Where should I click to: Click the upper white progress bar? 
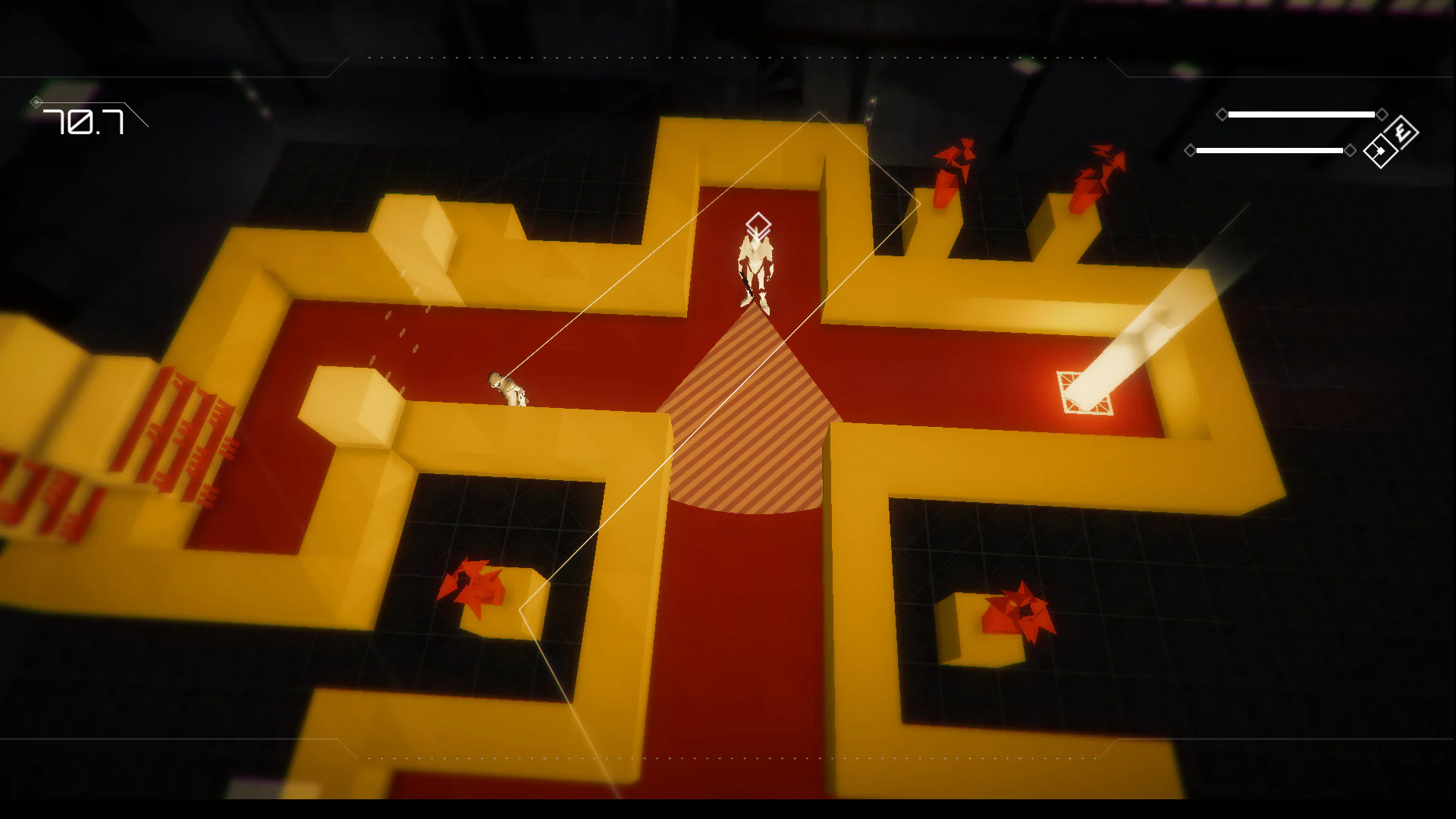[1301, 114]
